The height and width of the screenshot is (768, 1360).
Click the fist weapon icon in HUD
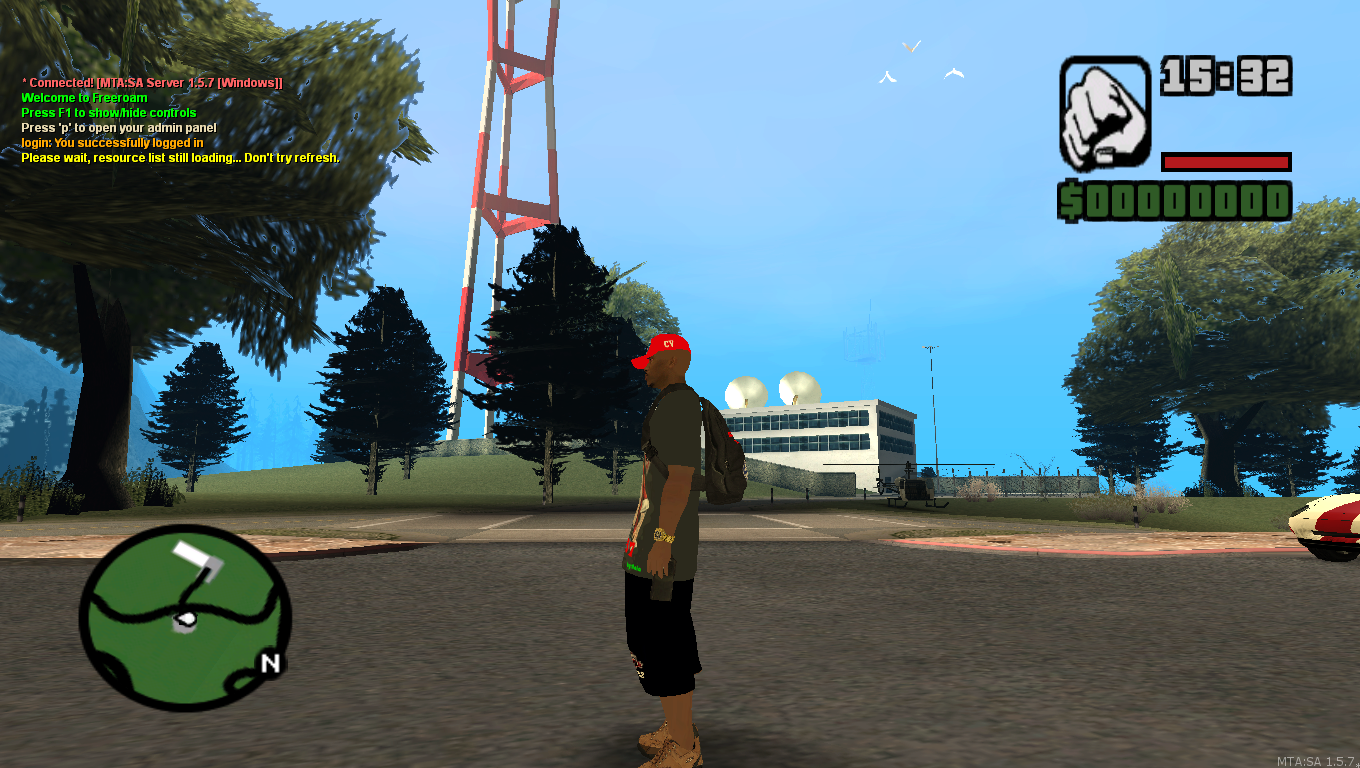tap(1103, 113)
